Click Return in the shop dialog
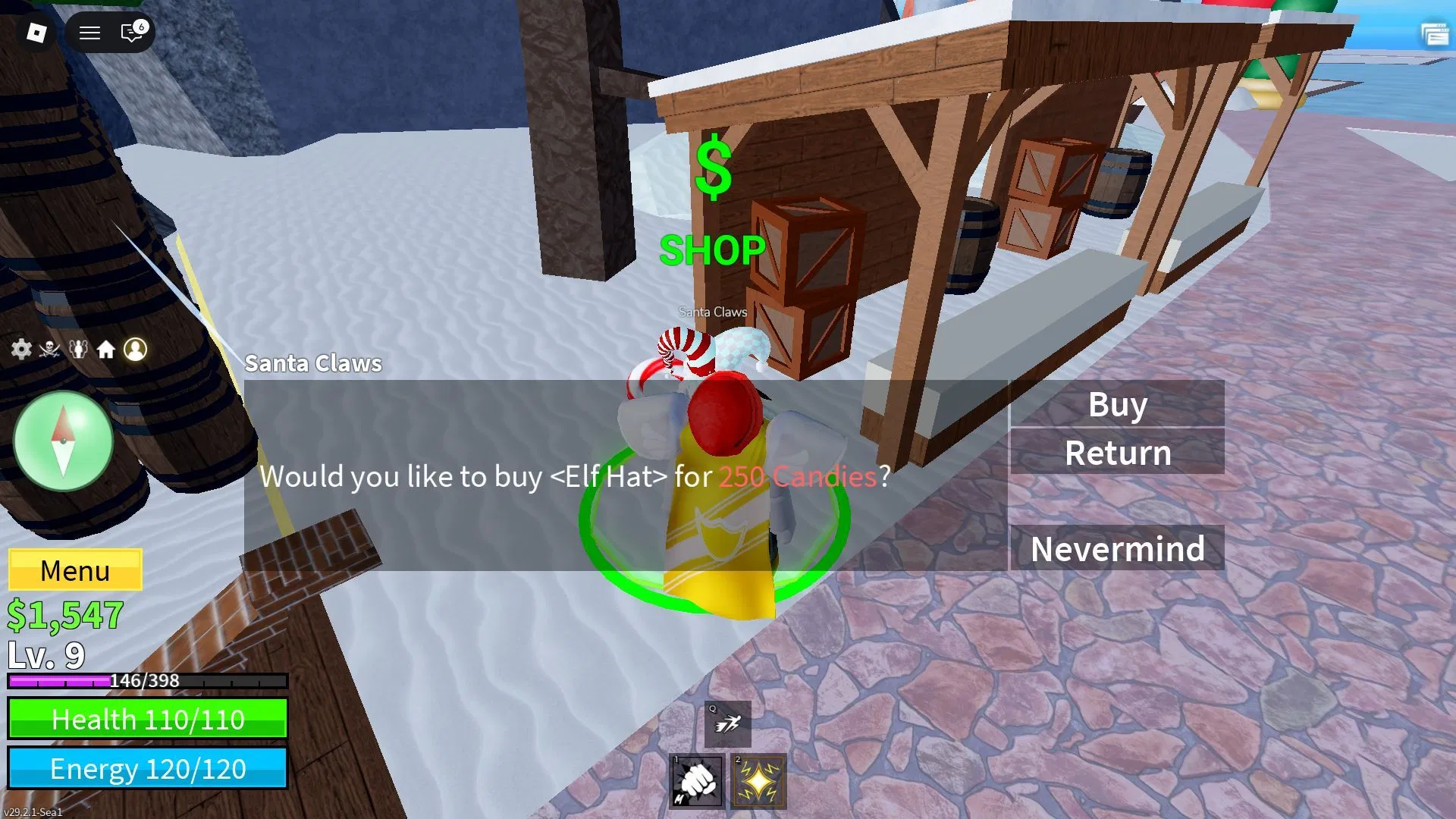 pyautogui.click(x=1116, y=453)
